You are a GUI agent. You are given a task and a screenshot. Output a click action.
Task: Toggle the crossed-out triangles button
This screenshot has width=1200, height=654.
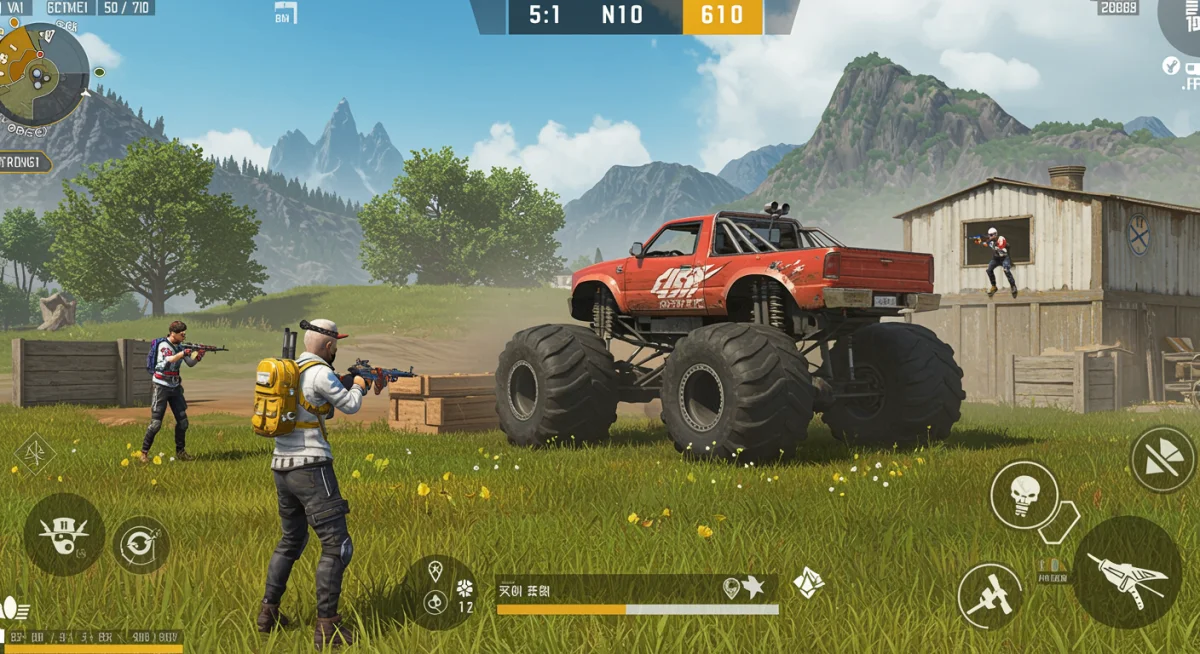1163,460
